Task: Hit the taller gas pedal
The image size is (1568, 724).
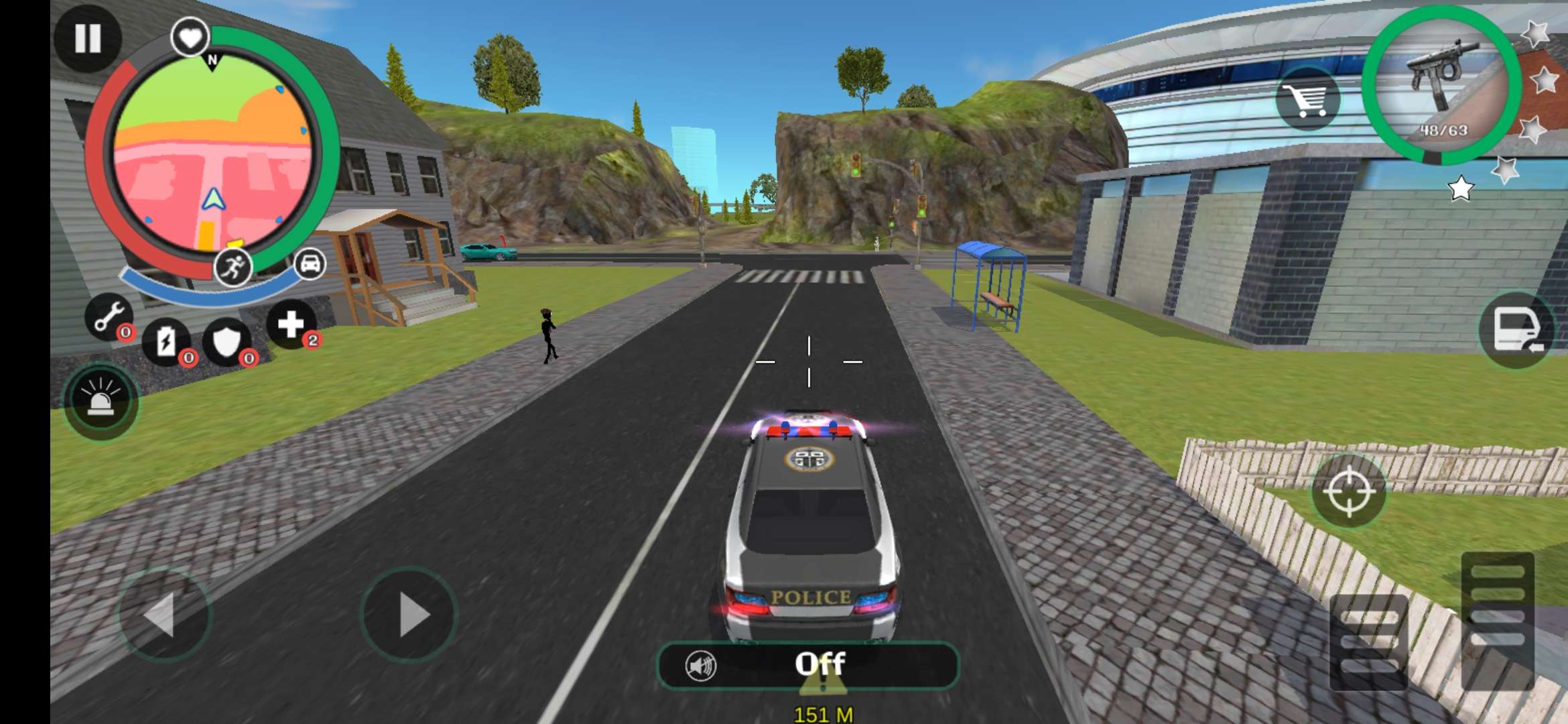Action: (x=1497, y=620)
